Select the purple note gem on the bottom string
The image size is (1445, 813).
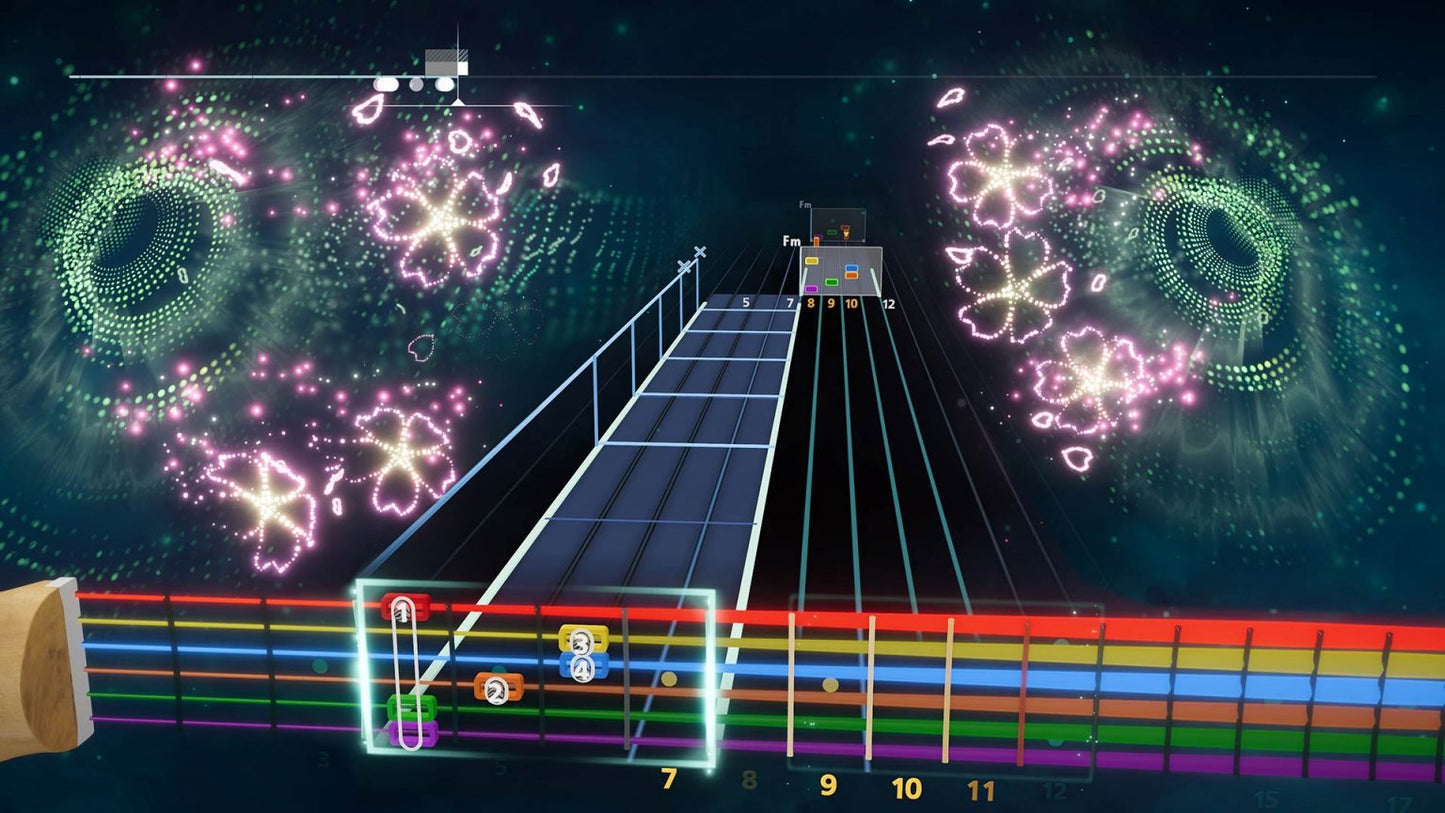pyautogui.click(x=411, y=734)
